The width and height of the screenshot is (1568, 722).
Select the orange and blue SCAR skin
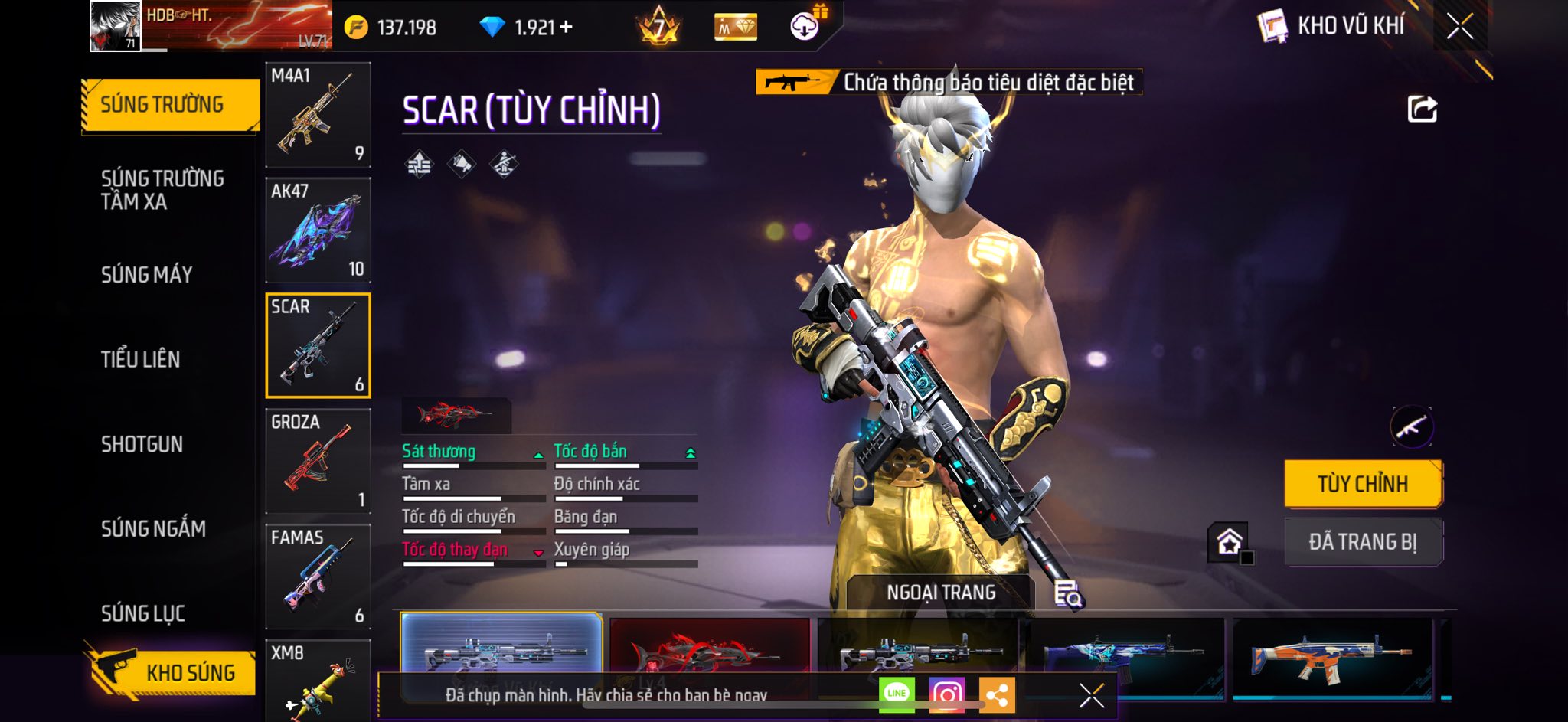coord(1332,656)
